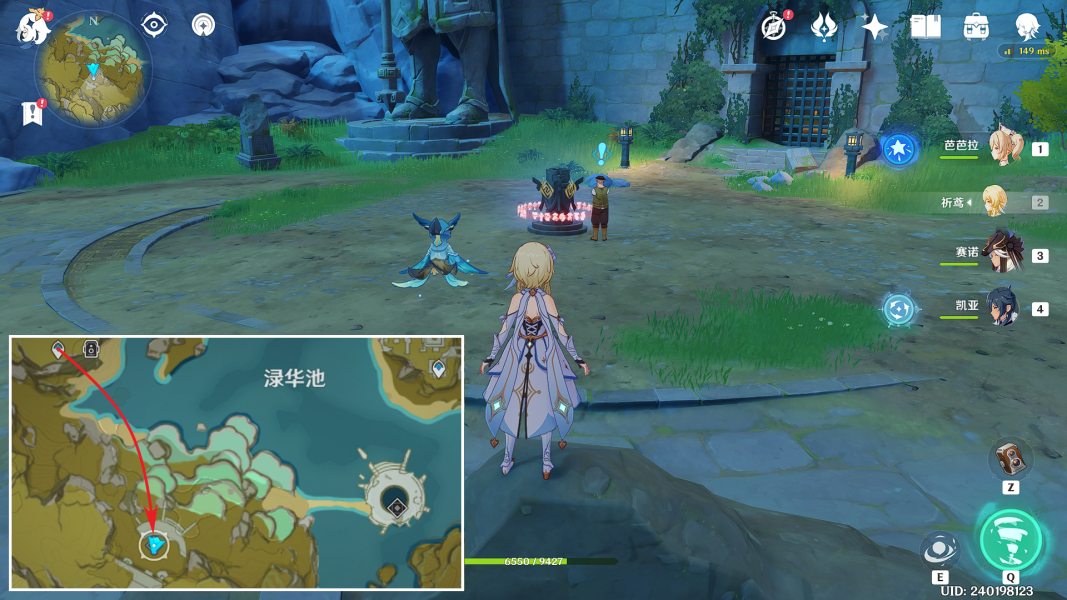Viewport: 1067px width, 600px height.
Task: Open the adventurer handbook book icon
Action: (x=925, y=27)
